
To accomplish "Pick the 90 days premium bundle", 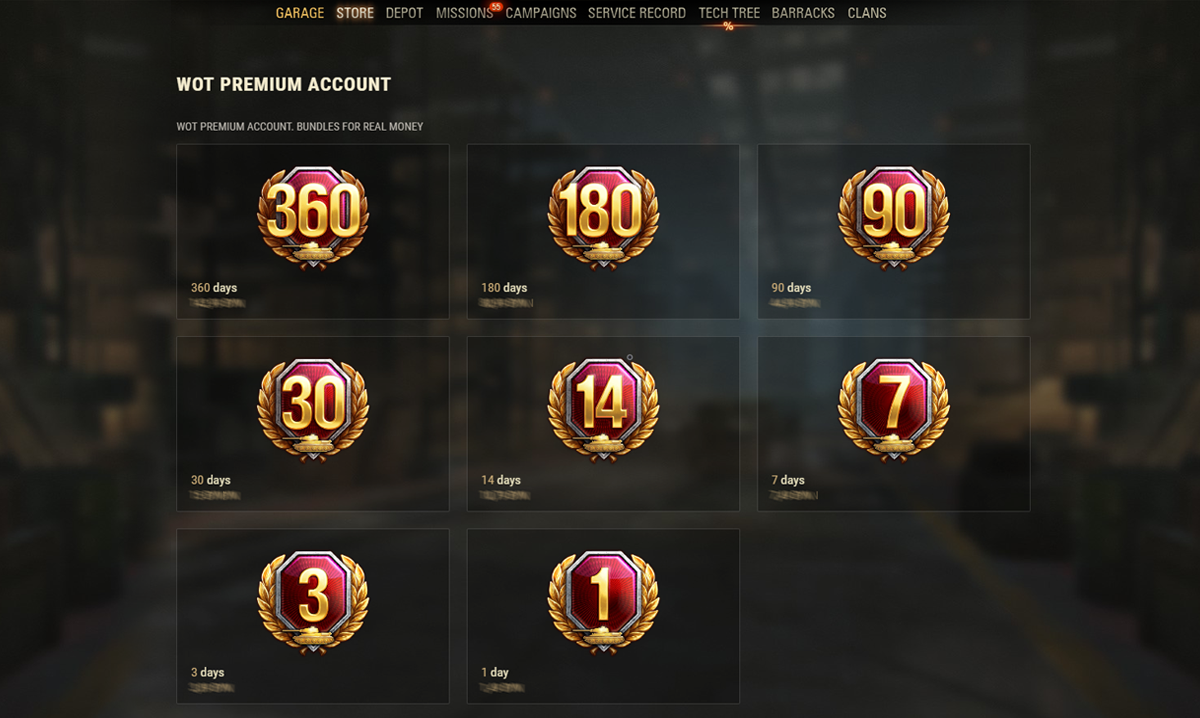I will [x=893, y=231].
